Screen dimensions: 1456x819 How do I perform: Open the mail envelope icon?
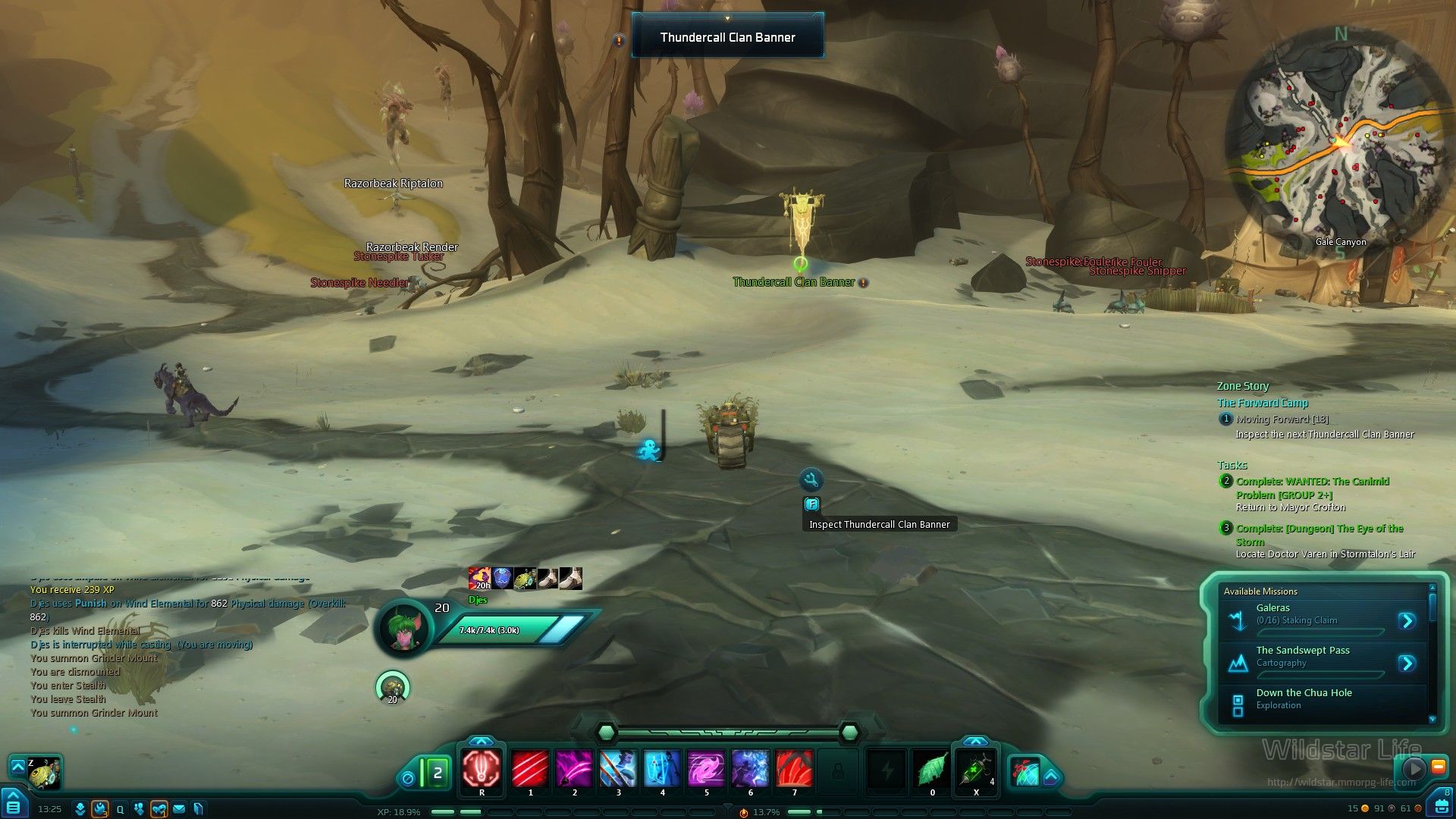(179, 809)
